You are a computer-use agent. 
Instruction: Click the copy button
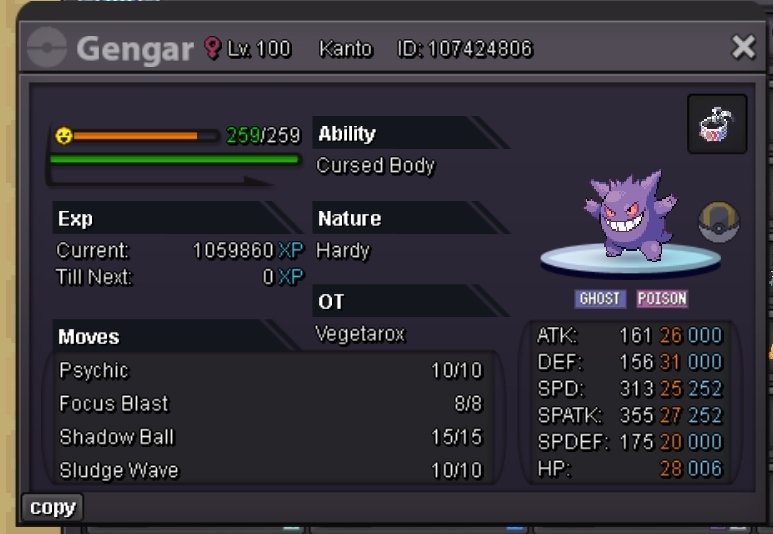point(52,508)
